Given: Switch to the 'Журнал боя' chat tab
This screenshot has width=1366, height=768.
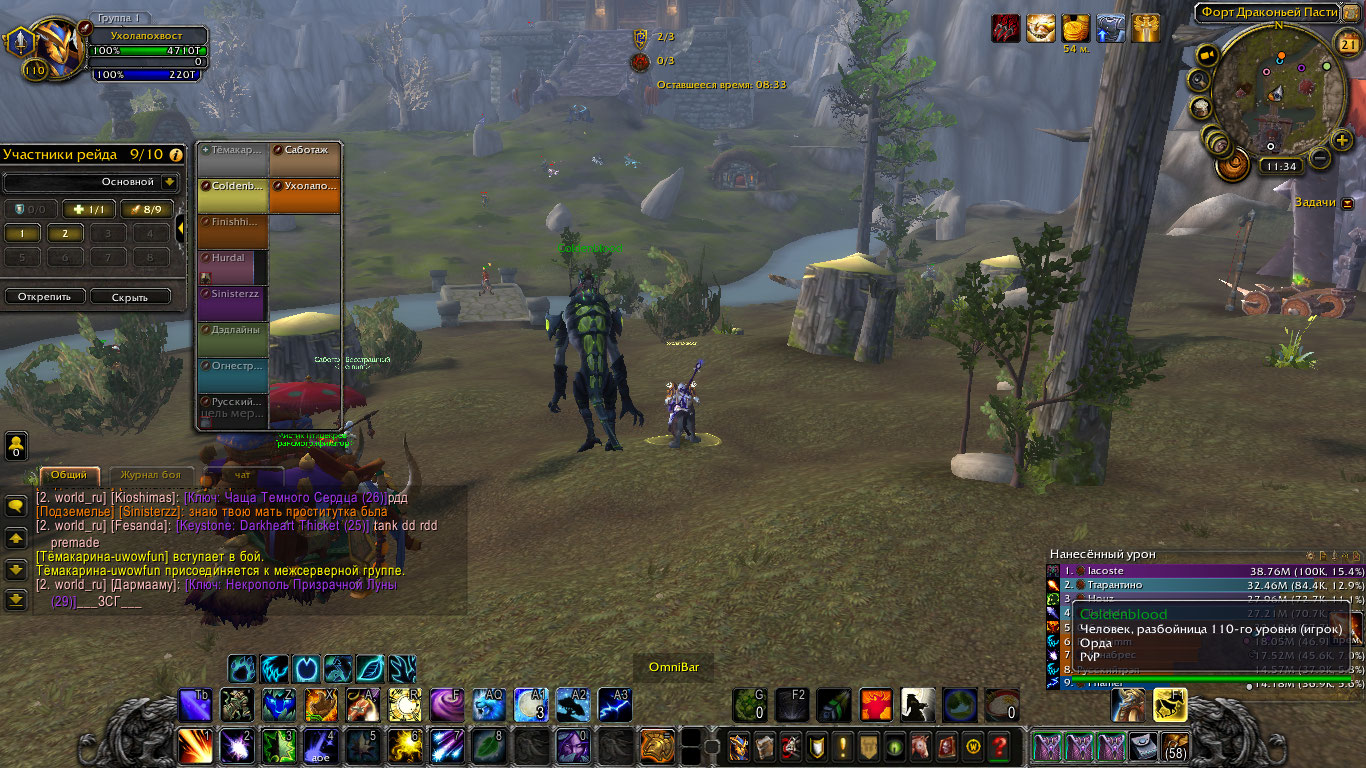Looking at the screenshot, I should 150,475.
